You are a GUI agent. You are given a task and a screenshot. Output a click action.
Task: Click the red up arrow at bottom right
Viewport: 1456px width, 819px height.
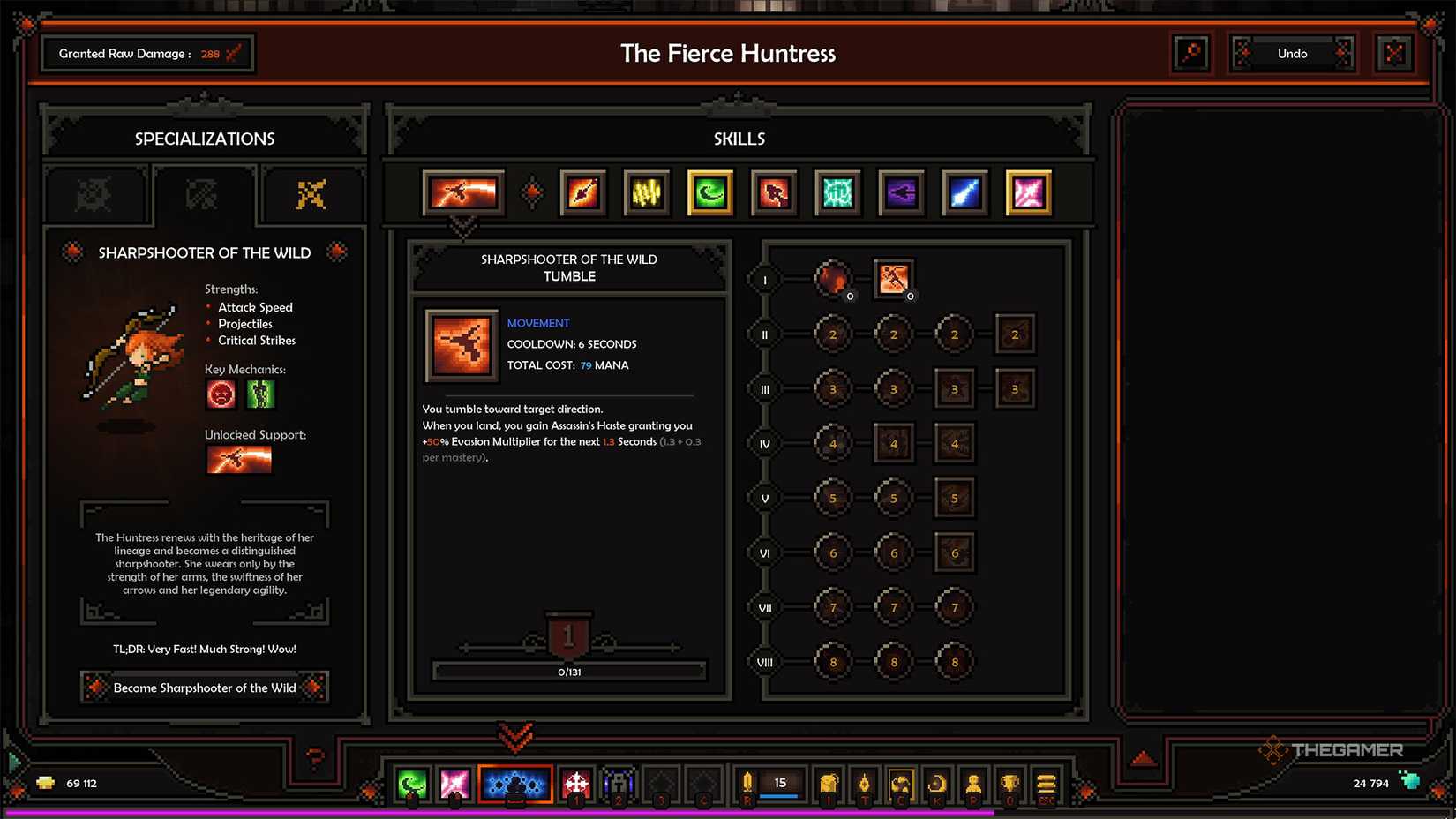1145,755
